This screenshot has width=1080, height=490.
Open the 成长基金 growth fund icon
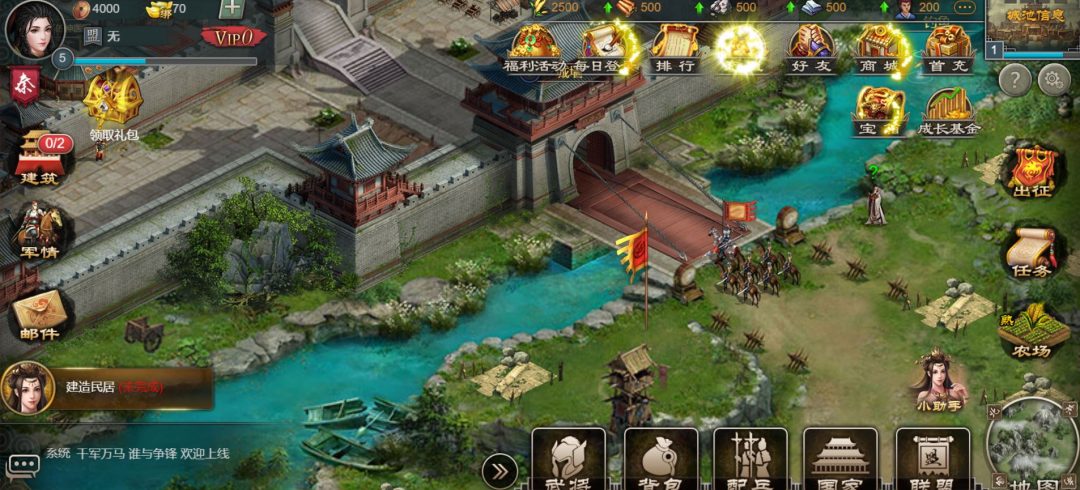point(949,112)
